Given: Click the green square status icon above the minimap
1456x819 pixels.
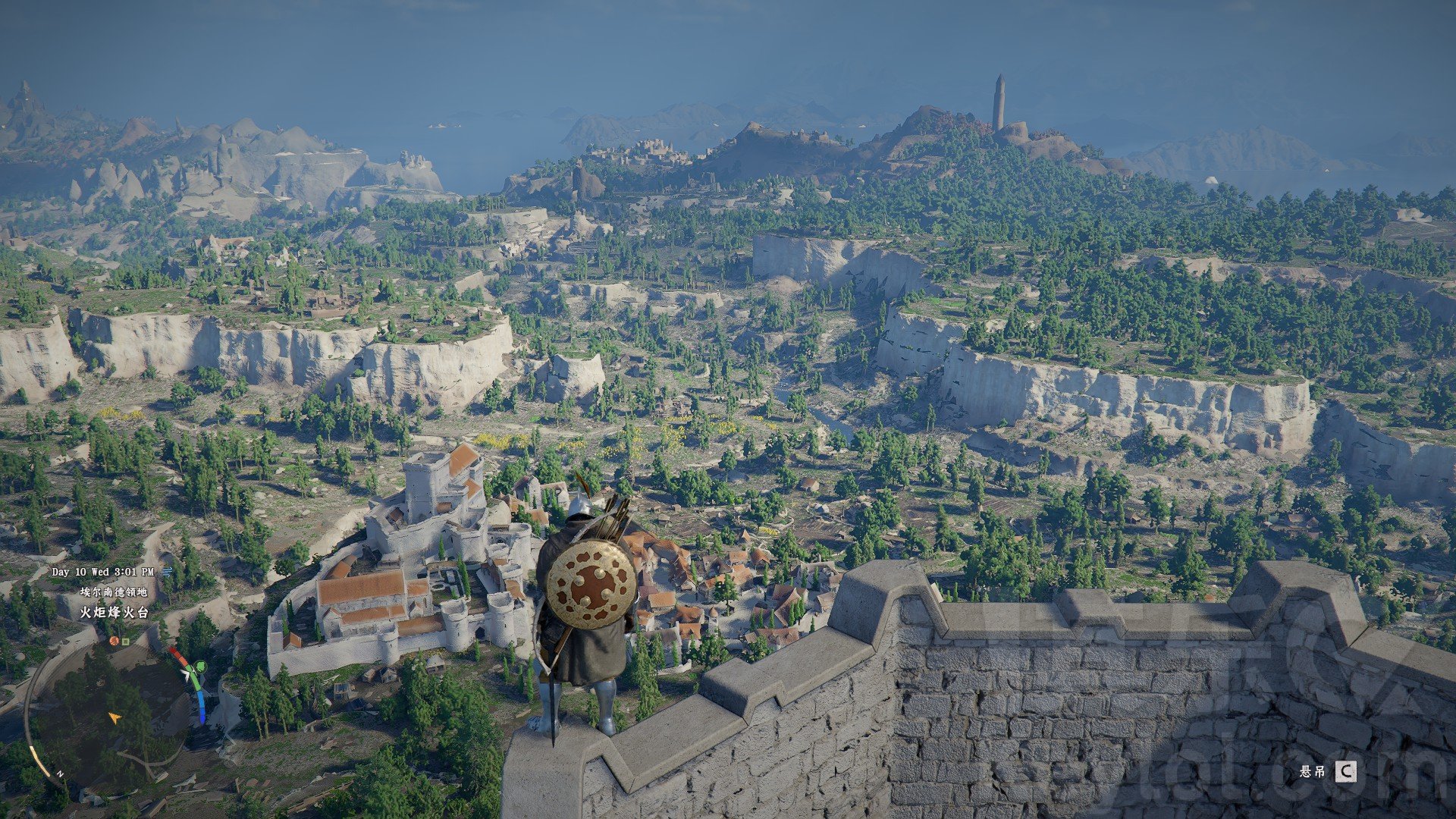Looking at the screenshot, I should point(126,641).
